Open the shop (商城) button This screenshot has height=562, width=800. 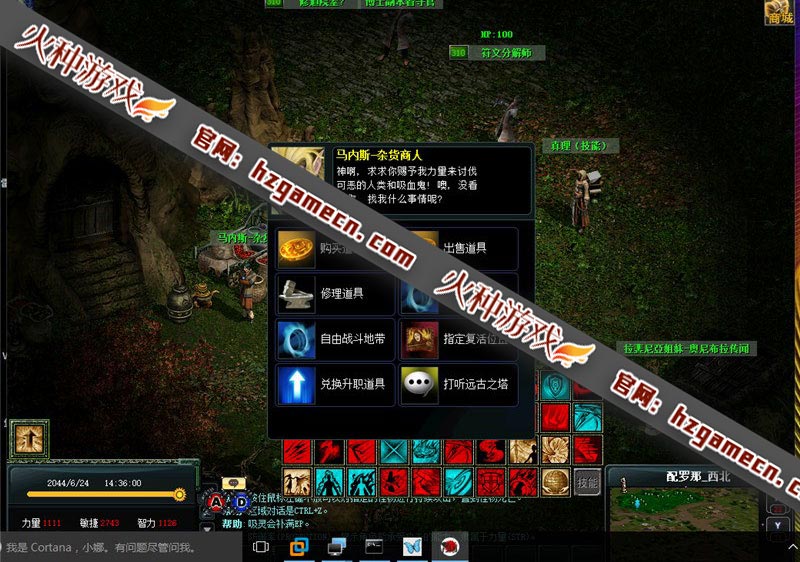(780, 12)
